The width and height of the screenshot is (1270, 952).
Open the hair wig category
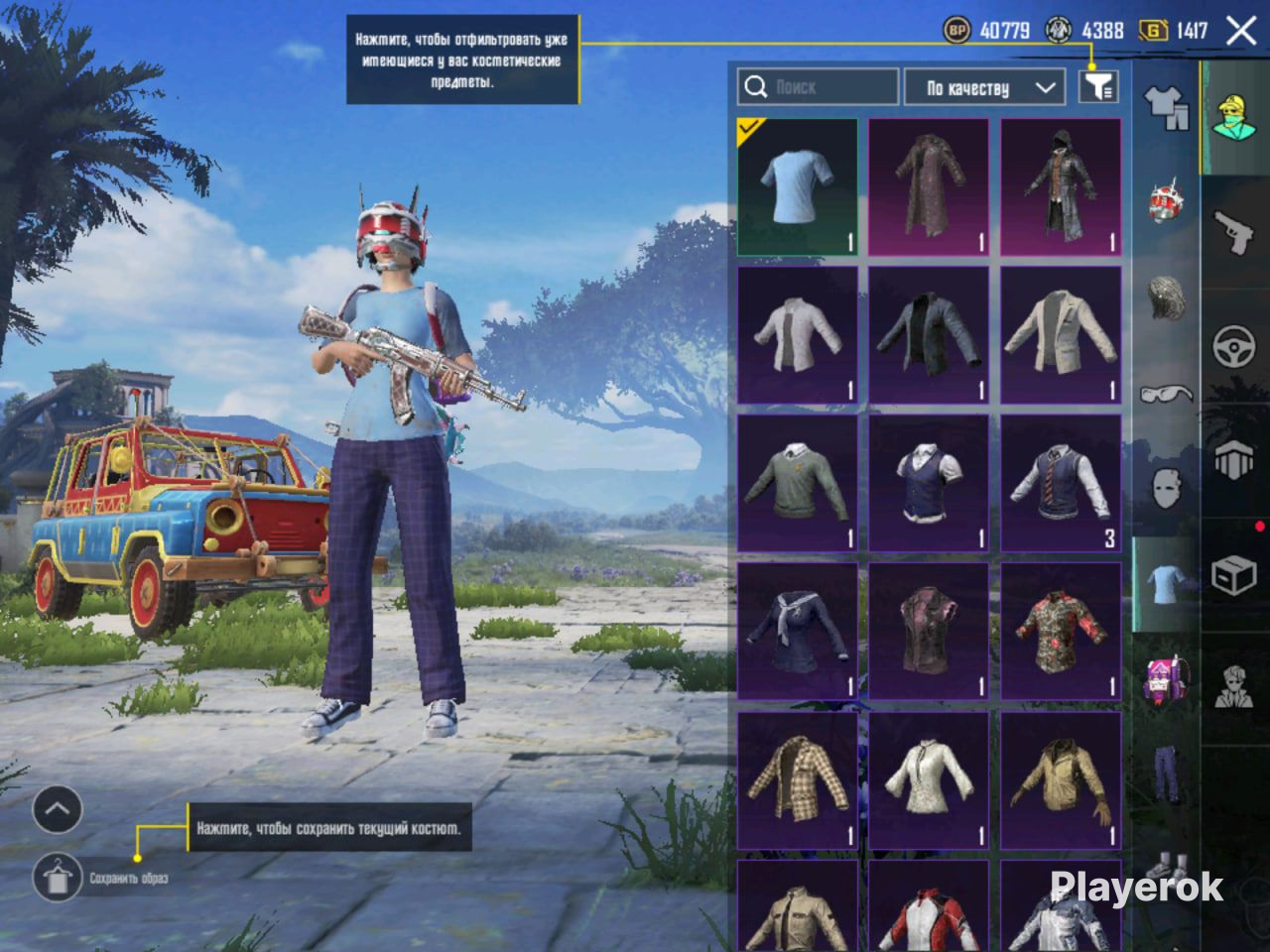1167,297
